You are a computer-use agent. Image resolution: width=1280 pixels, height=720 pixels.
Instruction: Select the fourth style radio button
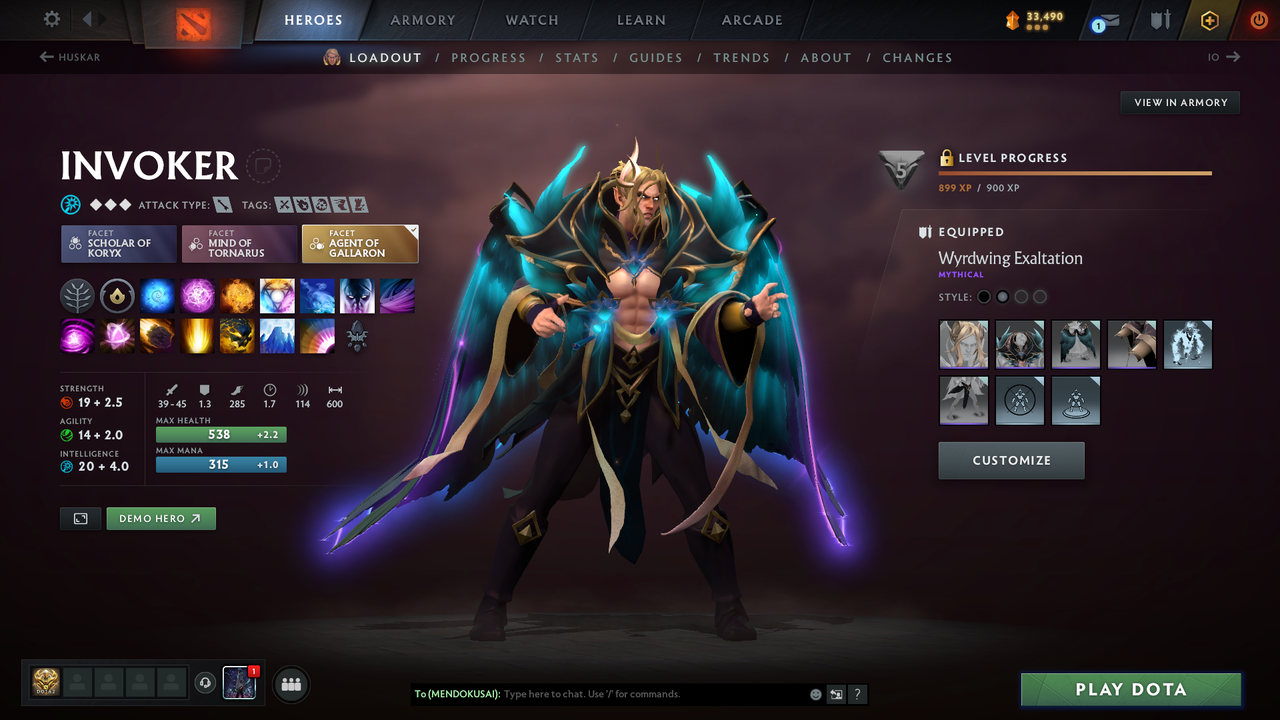1040,296
